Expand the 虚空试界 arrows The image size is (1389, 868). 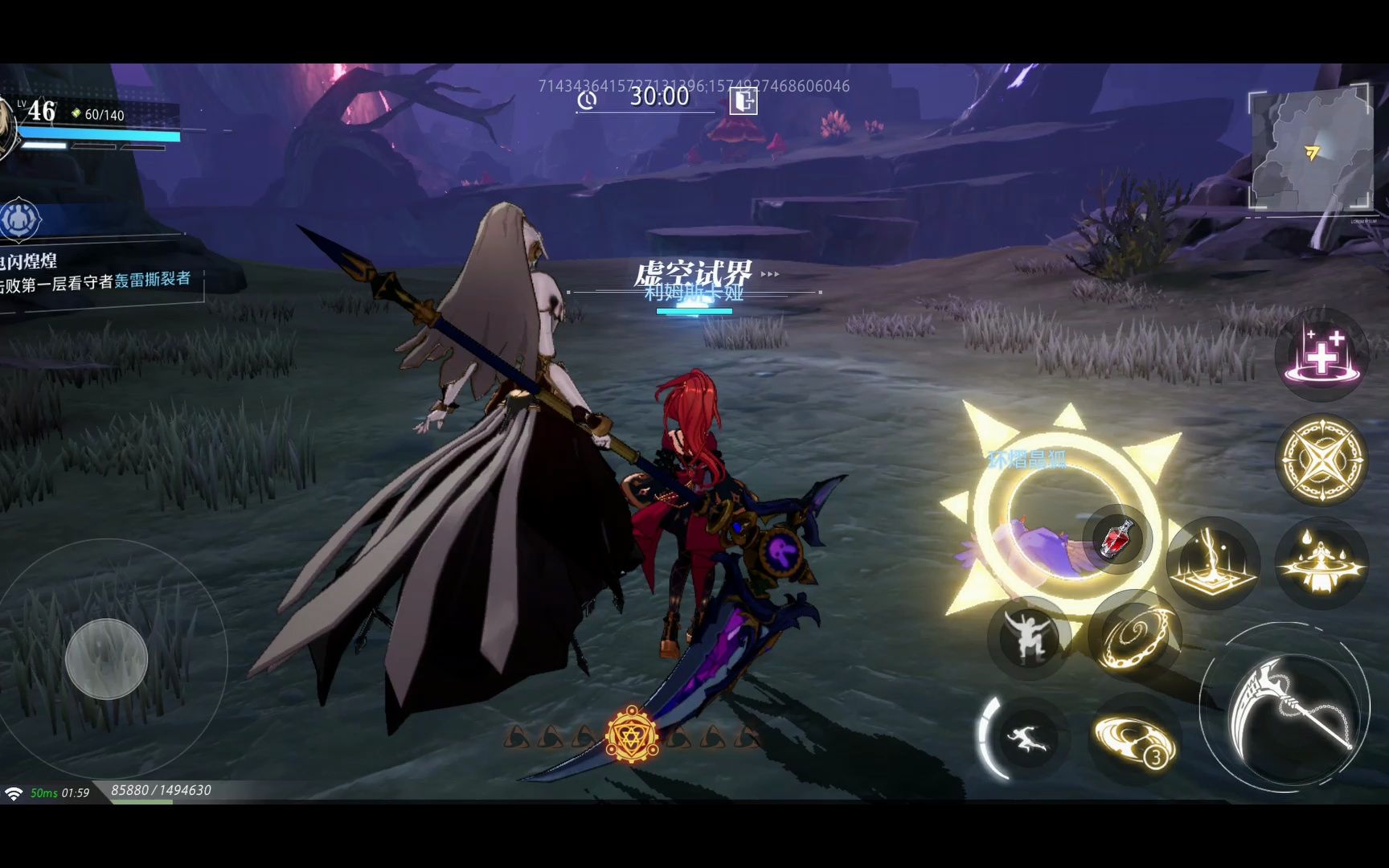[770, 274]
